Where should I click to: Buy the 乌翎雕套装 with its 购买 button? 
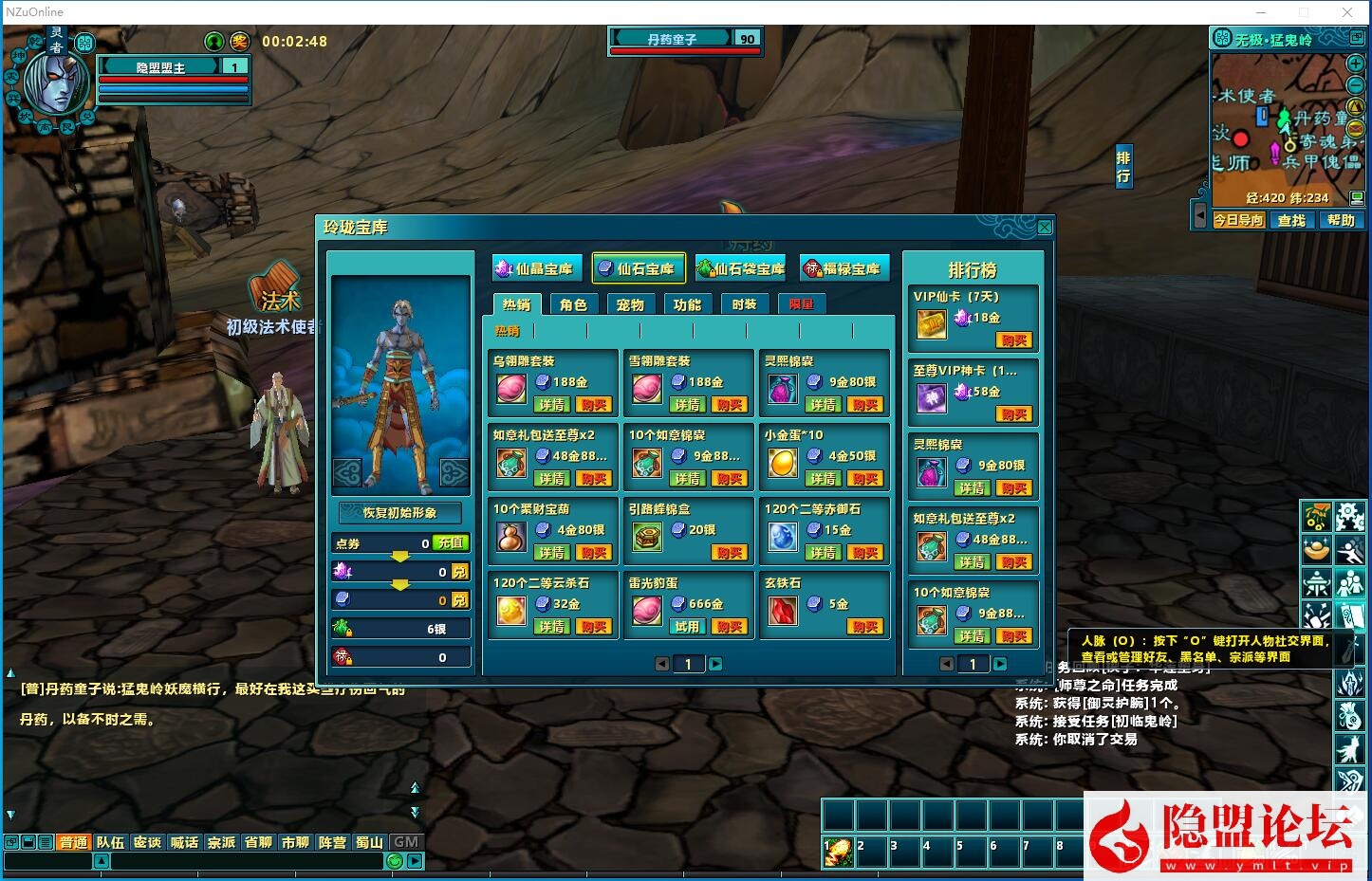point(594,405)
